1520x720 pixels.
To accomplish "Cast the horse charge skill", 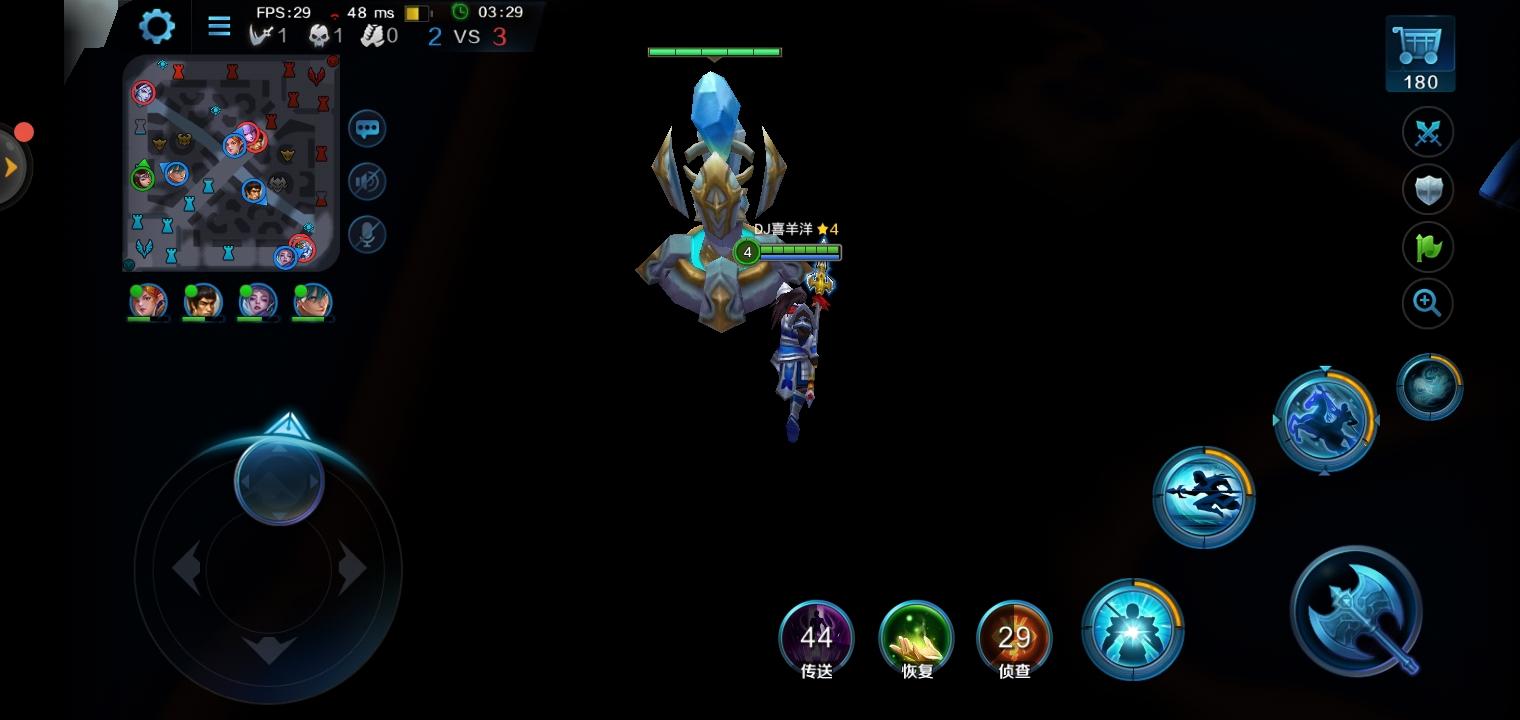I will click(1326, 419).
